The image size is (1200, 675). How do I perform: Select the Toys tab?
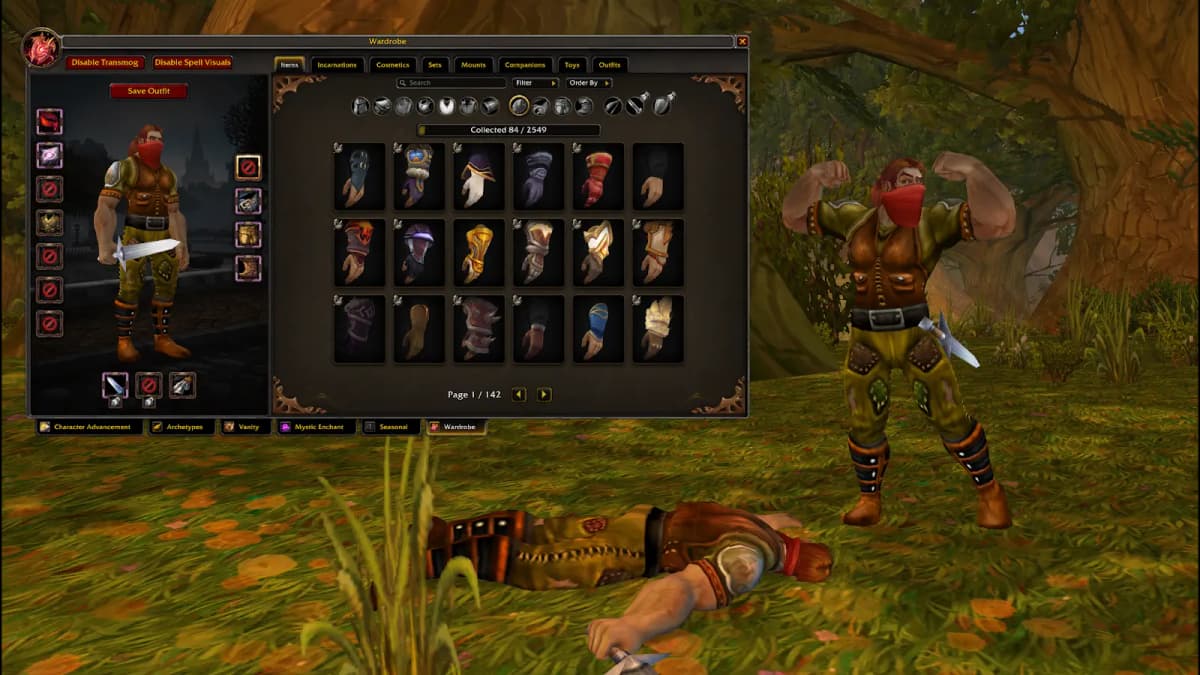[572, 65]
